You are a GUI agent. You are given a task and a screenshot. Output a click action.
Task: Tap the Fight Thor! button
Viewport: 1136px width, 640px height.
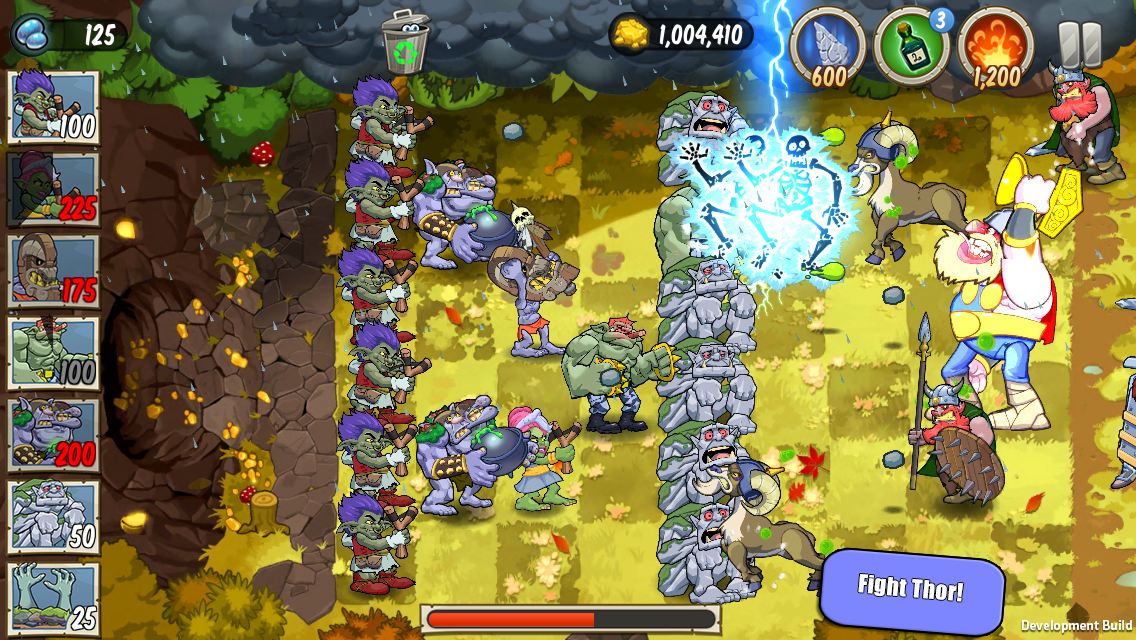pos(911,587)
